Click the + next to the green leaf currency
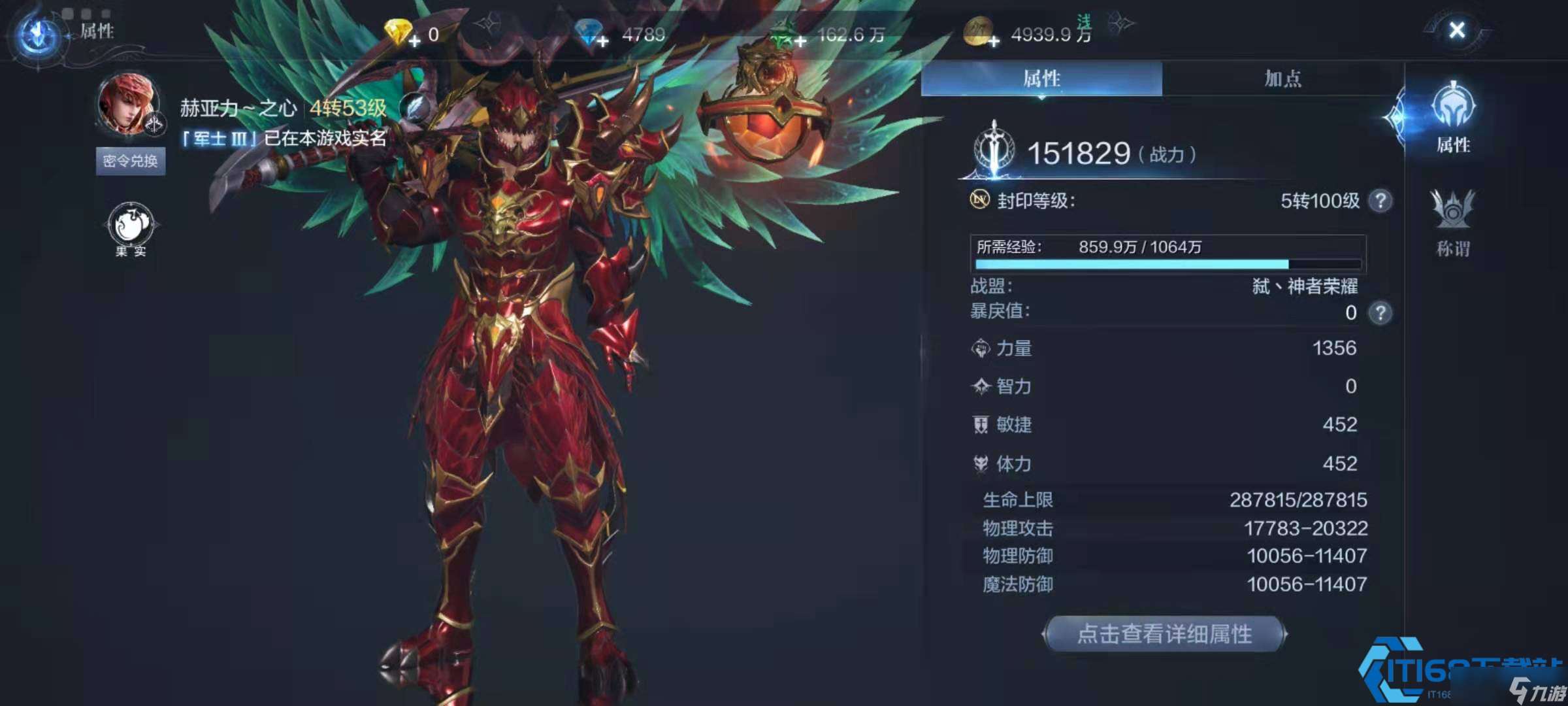Image resolution: width=1568 pixels, height=706 pixels. pos(798,37)
